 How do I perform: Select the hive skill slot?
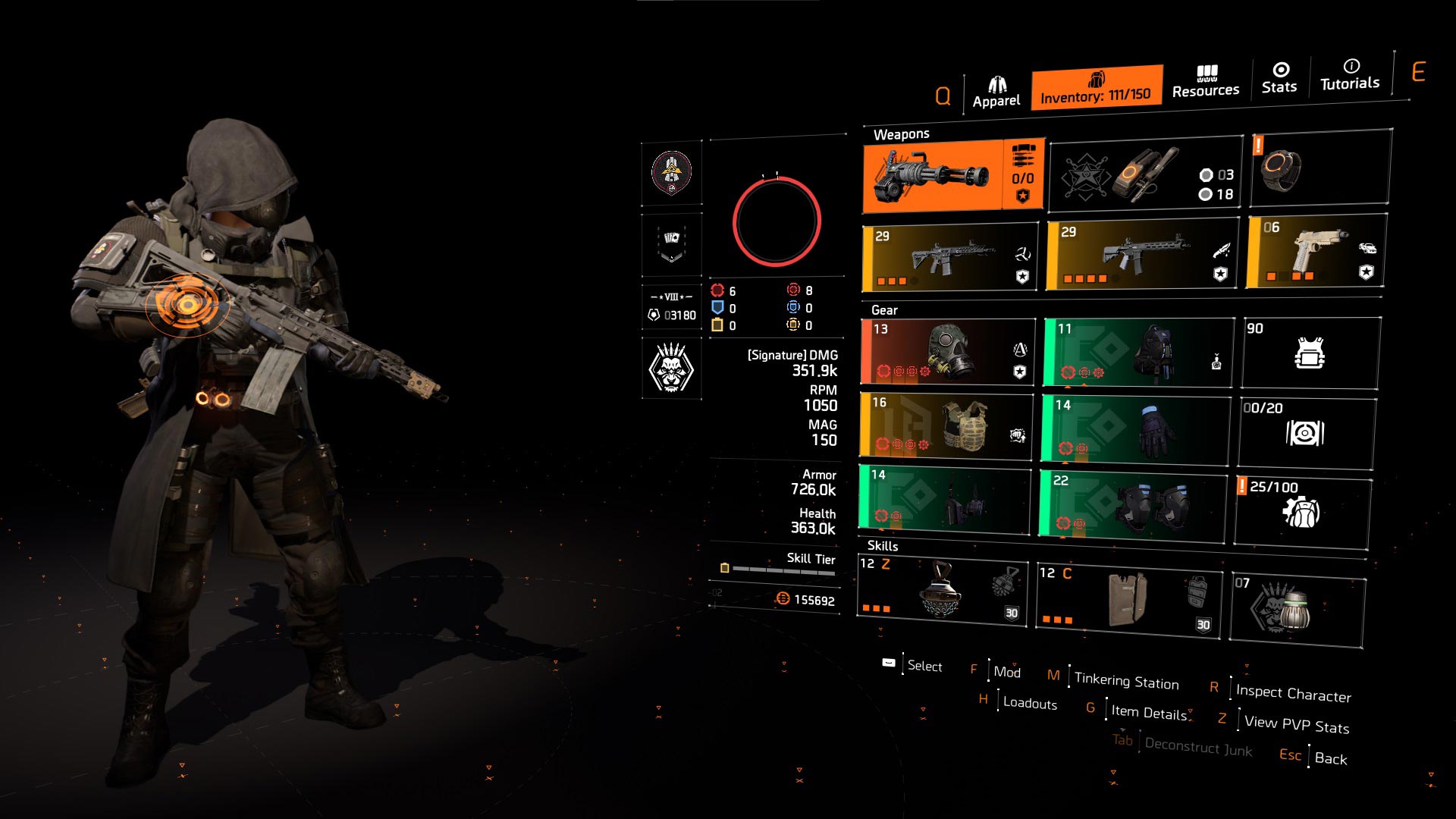pyautogui.click(x=942, y=591)
